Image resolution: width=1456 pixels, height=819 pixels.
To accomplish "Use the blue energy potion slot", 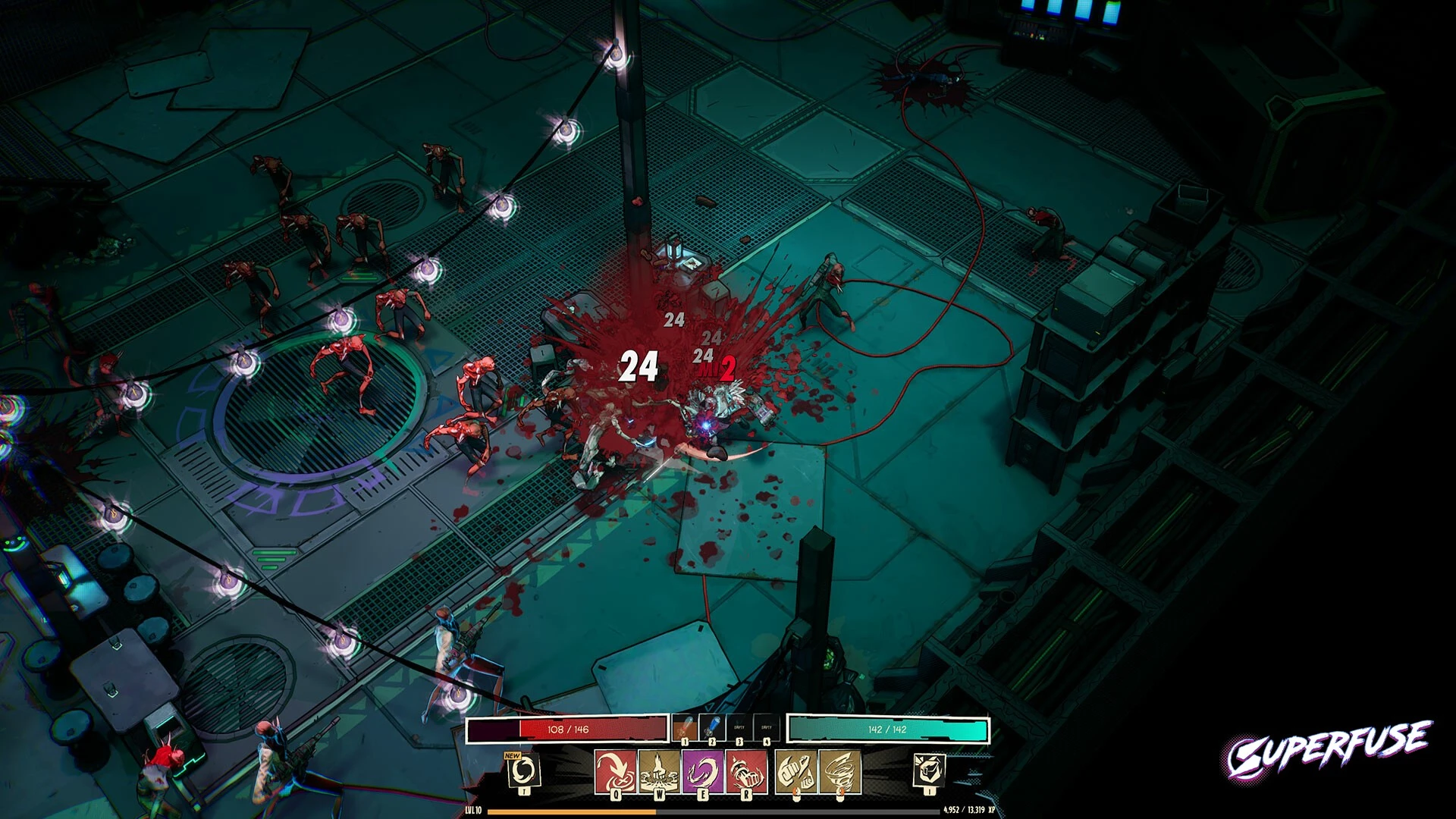I will tap(711, 729).
